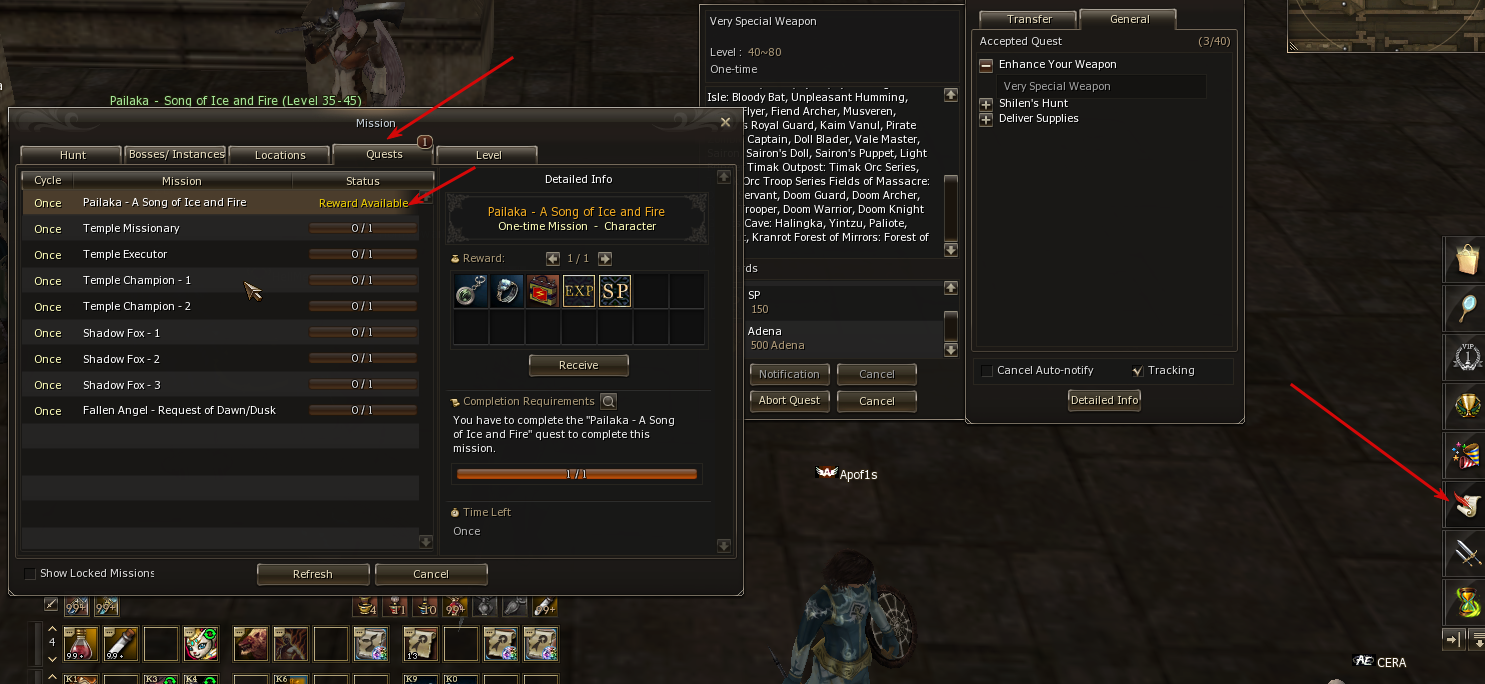1485x684 pixels.
Task: Expand the Shilen's Hunt quest
Action: tap(986, 104)
